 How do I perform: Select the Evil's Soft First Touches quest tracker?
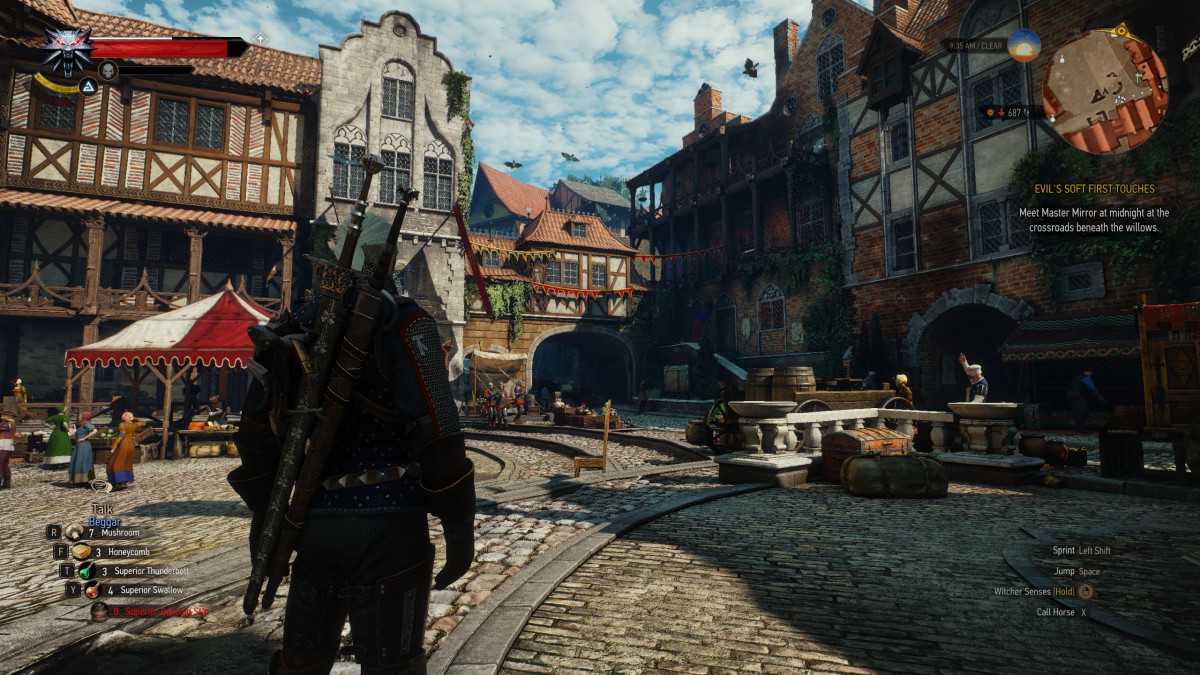coord(1099,189)
